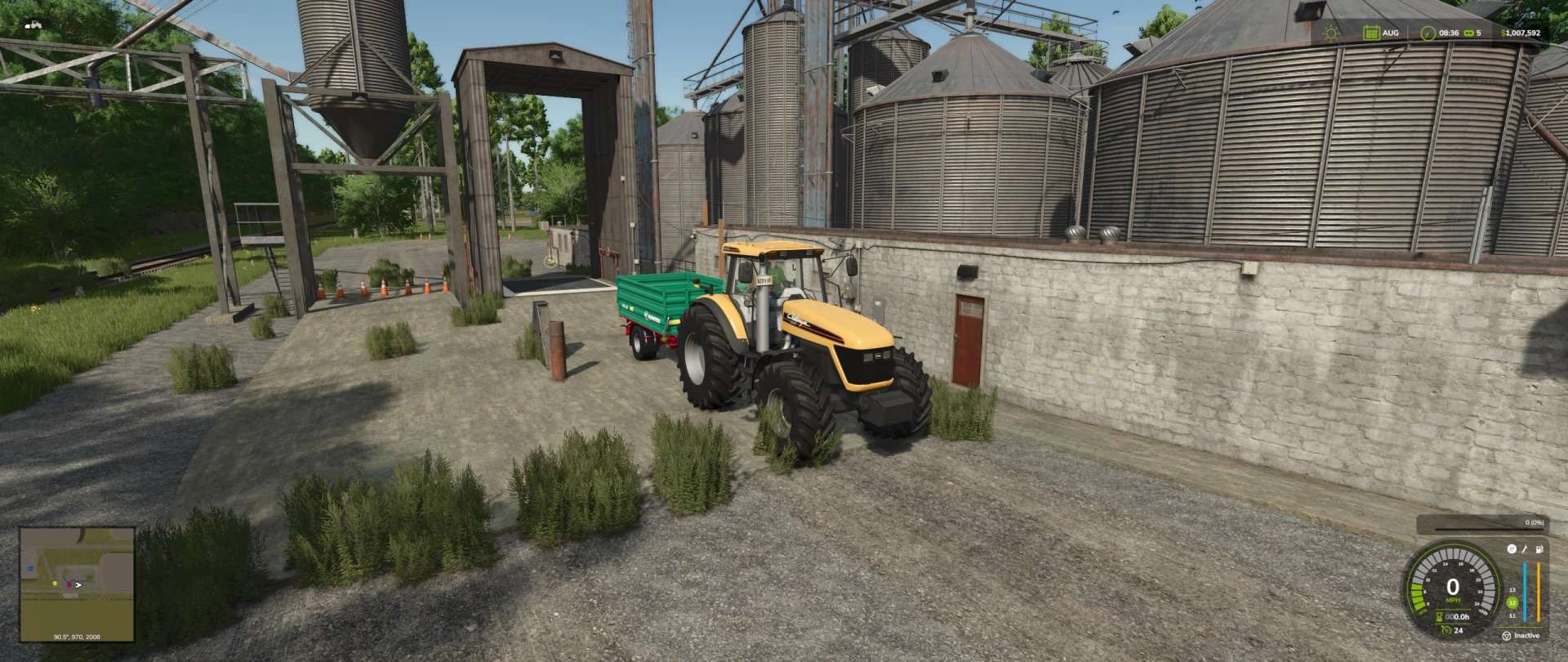1568x662 pixels.
Task: Select the wrench maintenance icon above the fuel gauge
Action: [x=1524, y=549]
